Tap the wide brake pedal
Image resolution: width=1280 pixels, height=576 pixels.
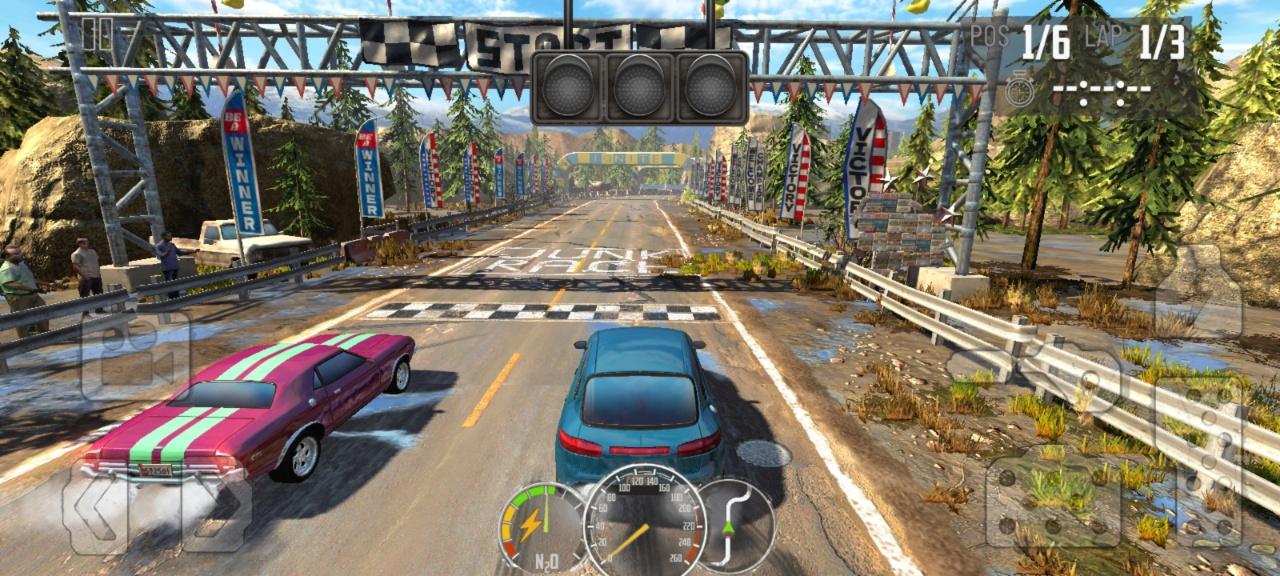[1053, 500]
